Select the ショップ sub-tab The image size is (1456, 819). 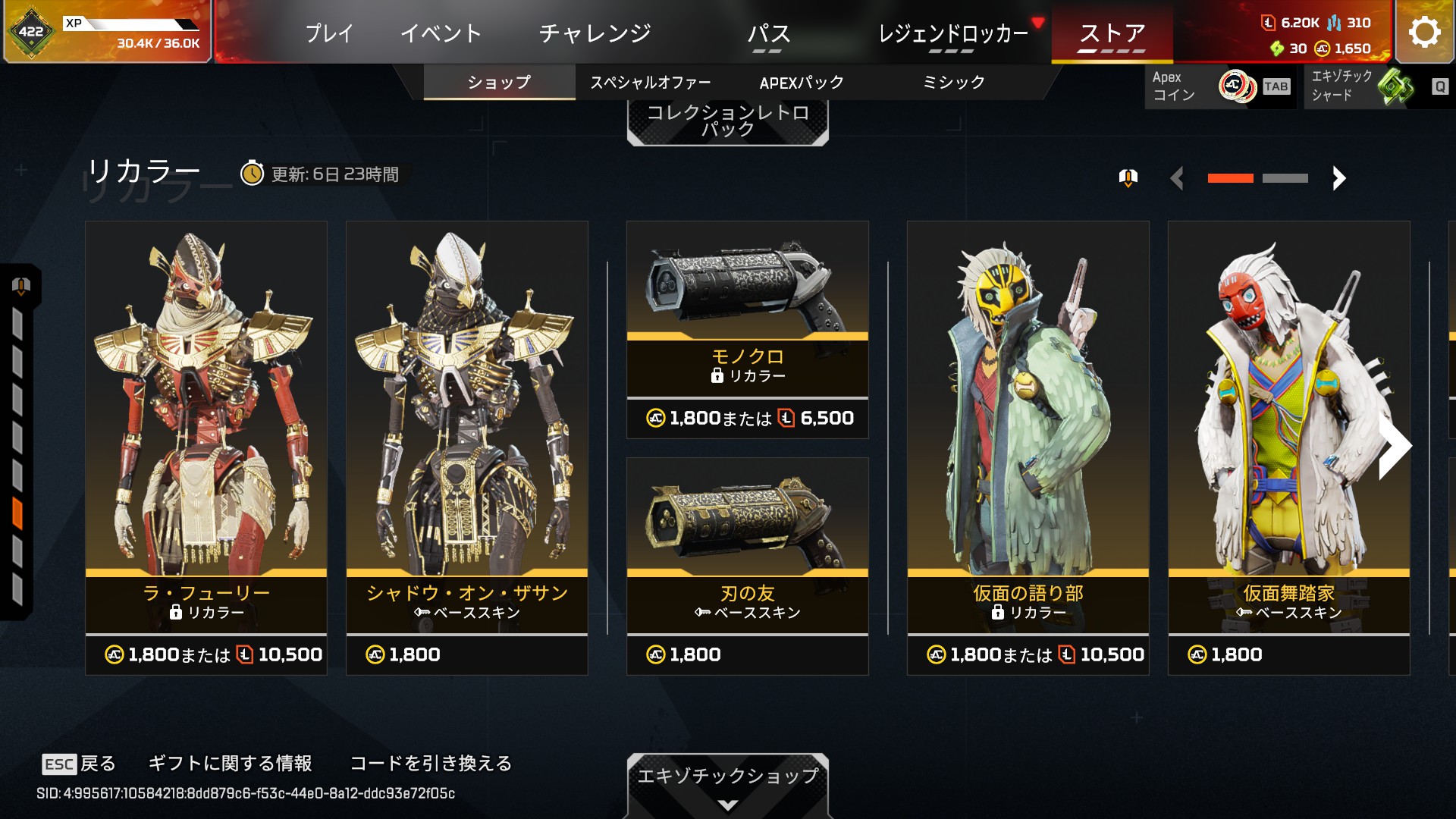pyautogui.click(x=499, y=82)
